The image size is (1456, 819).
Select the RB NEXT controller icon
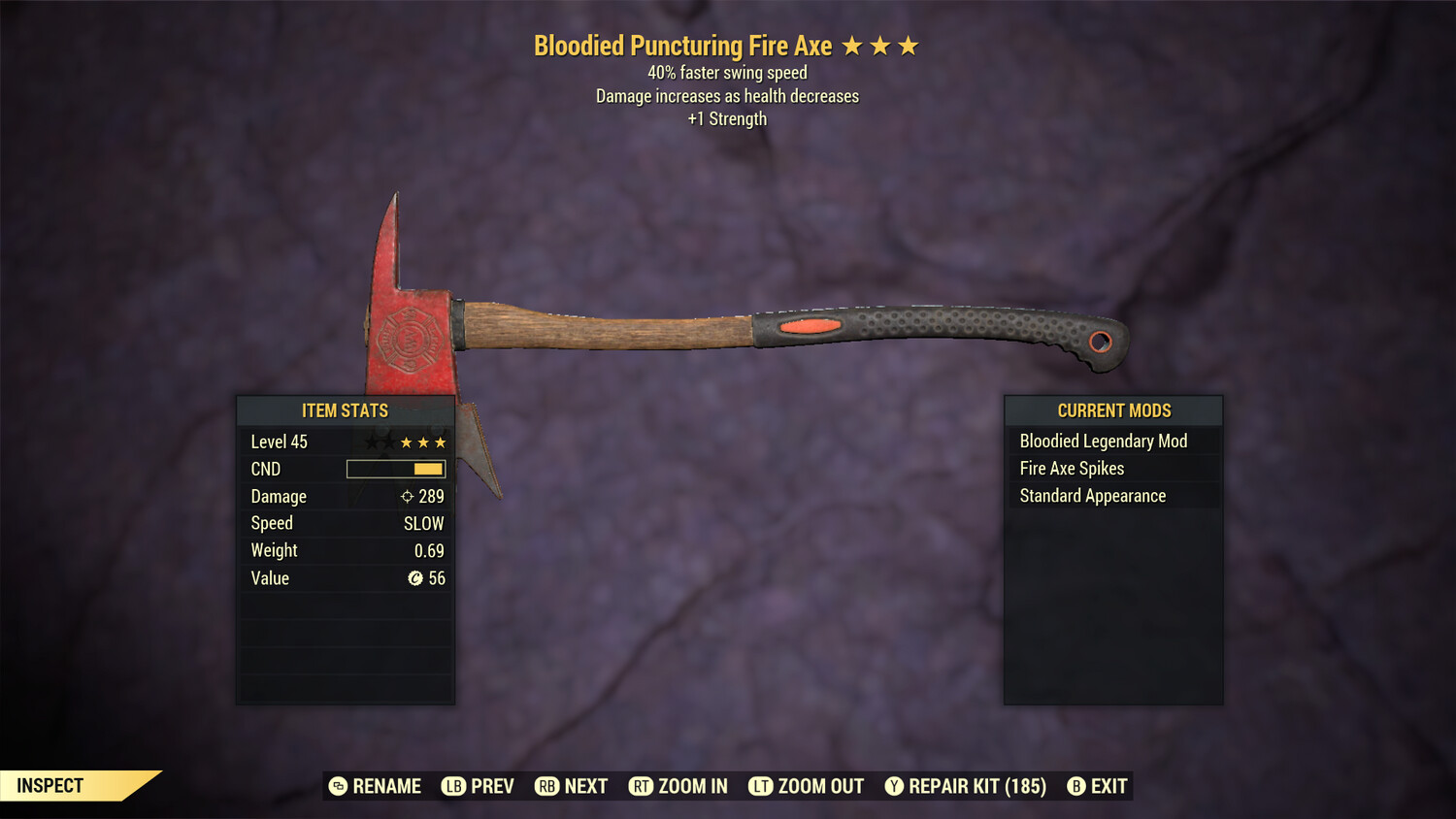(x=546, y=786)
